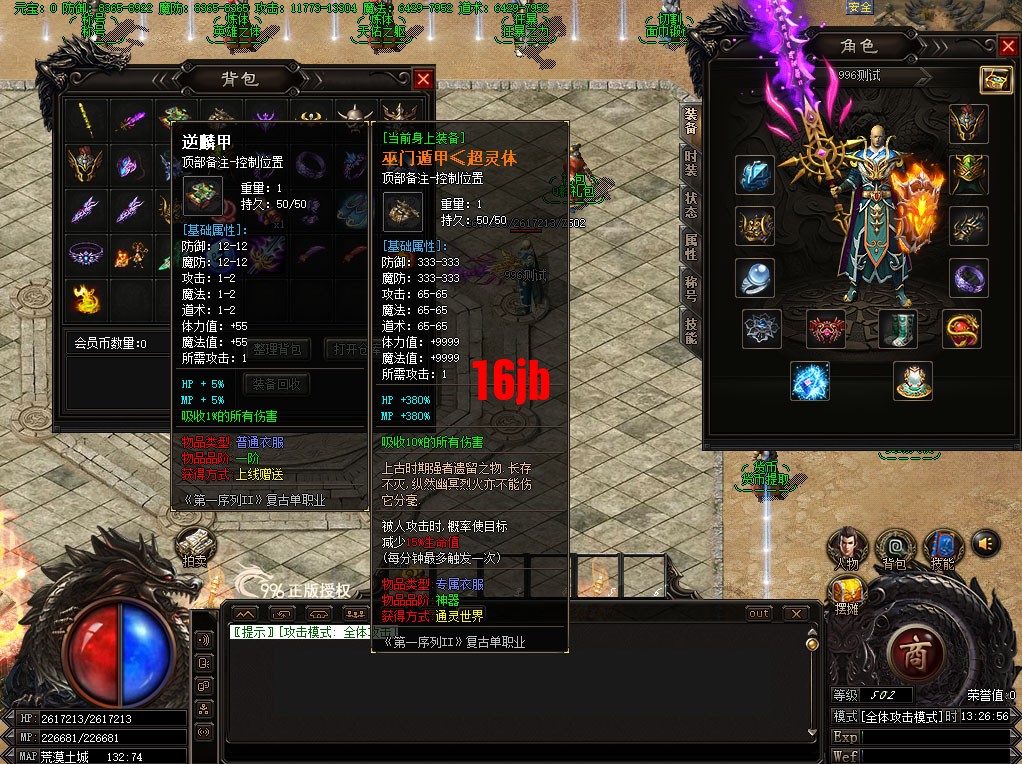The width and height of the screenshot is (1022, 764).
Task: Open the 摆摊 stall icon
Action: pyautogui.click(x=848, y=594)
